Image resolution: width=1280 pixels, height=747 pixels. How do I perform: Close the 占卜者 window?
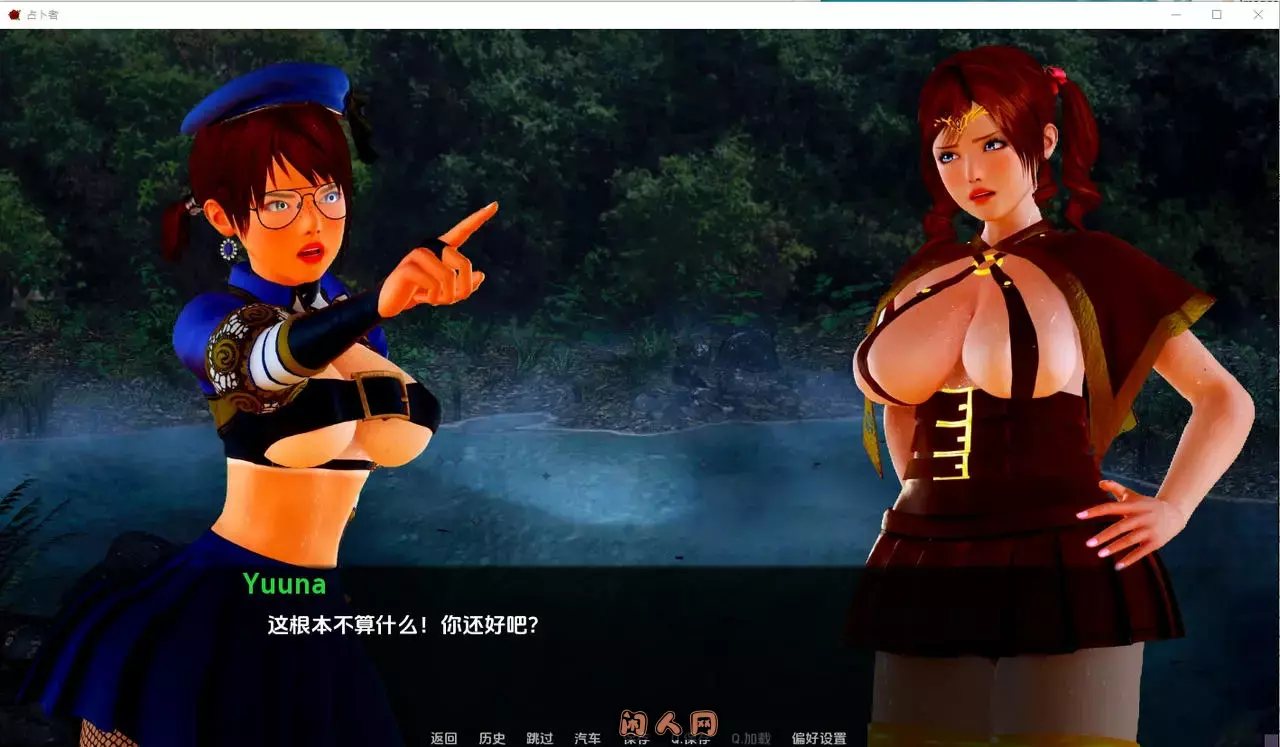pos(1258,15)
